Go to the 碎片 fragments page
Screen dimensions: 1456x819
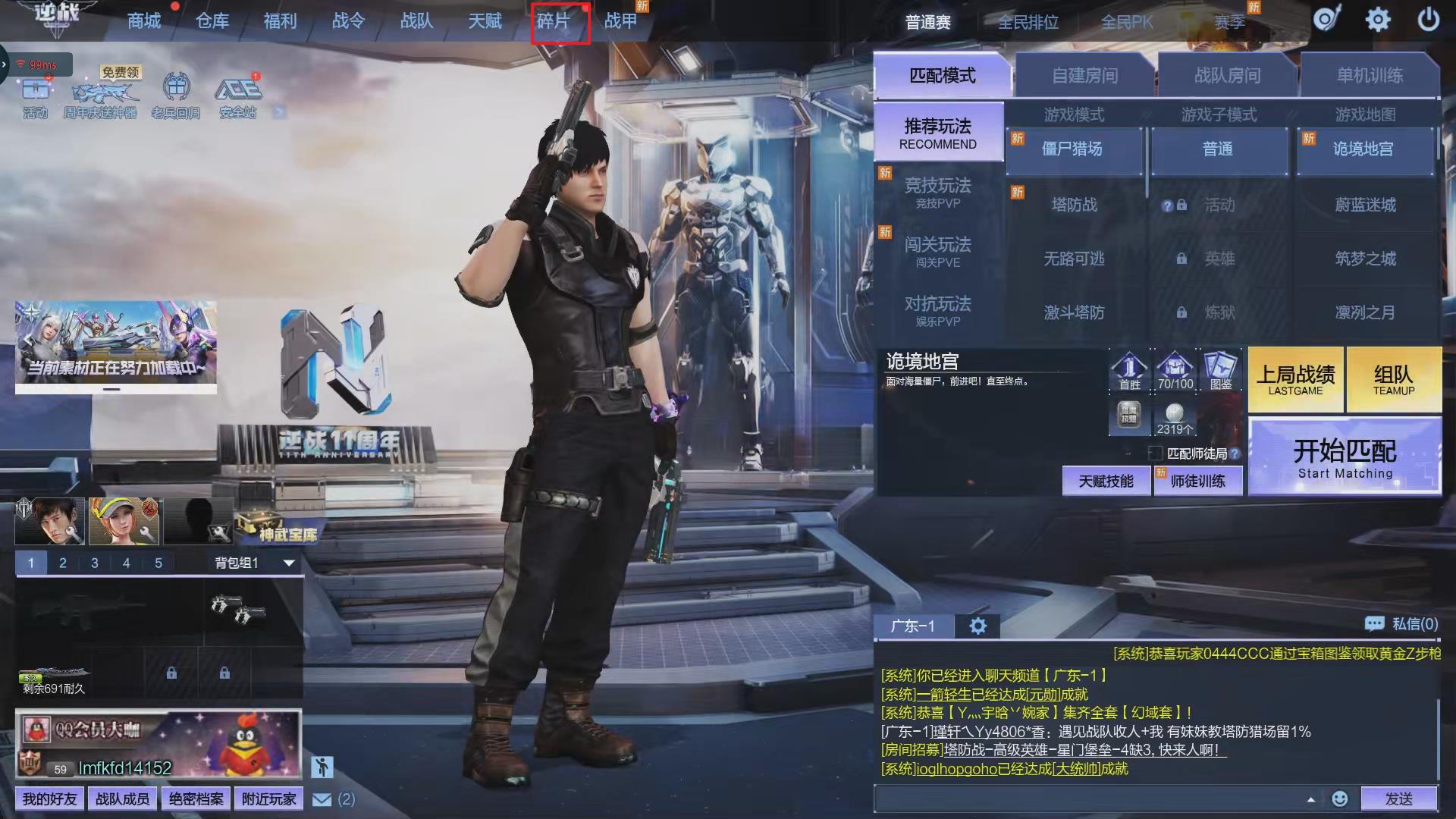point(554,21)
